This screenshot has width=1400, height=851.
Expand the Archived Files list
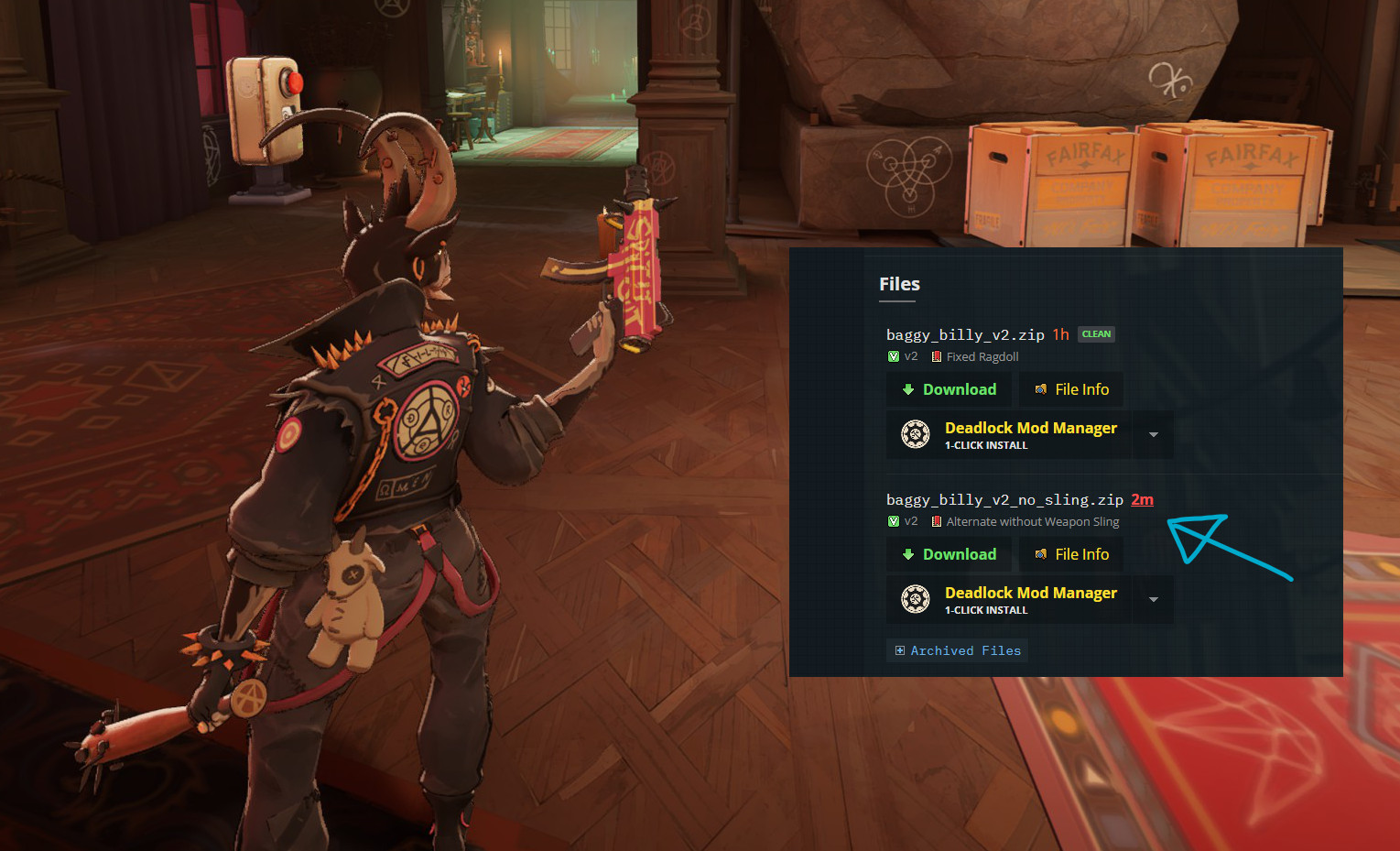(957, 650)
